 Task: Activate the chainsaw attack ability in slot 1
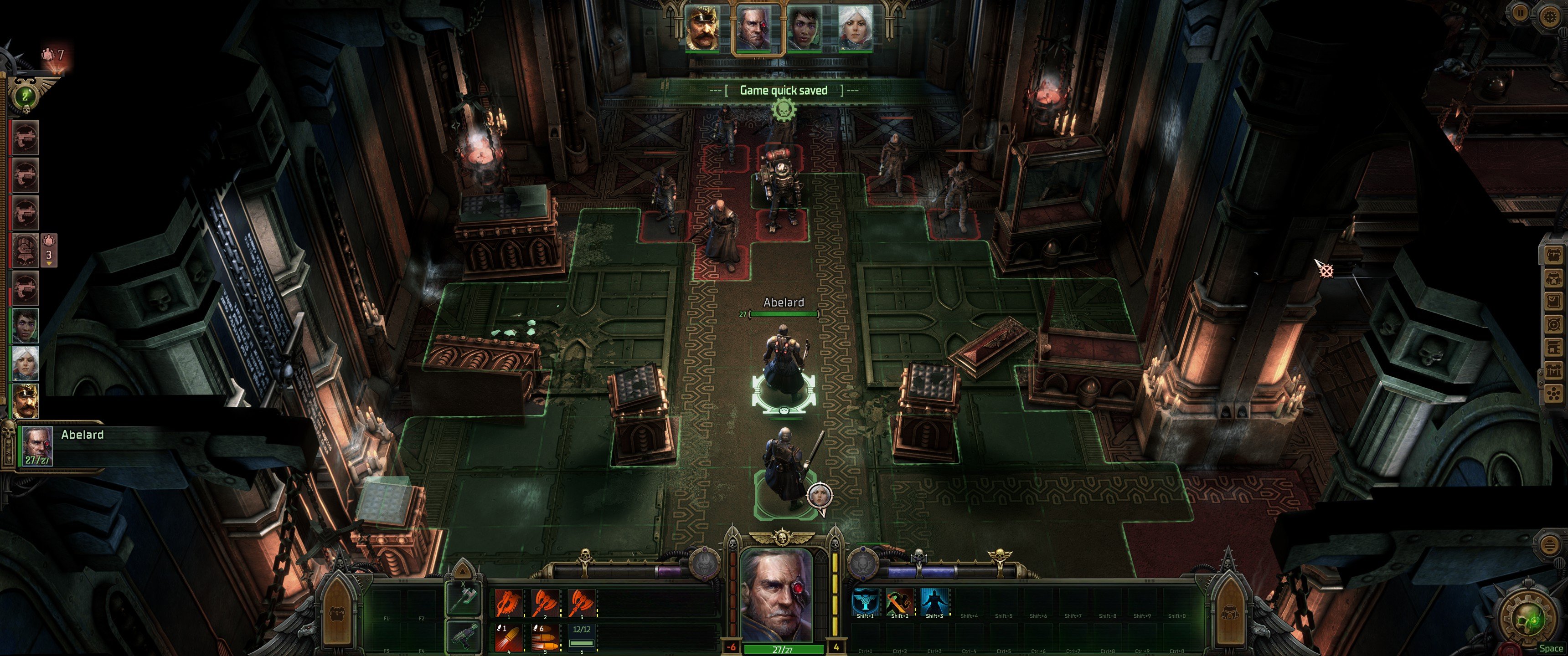508,603
